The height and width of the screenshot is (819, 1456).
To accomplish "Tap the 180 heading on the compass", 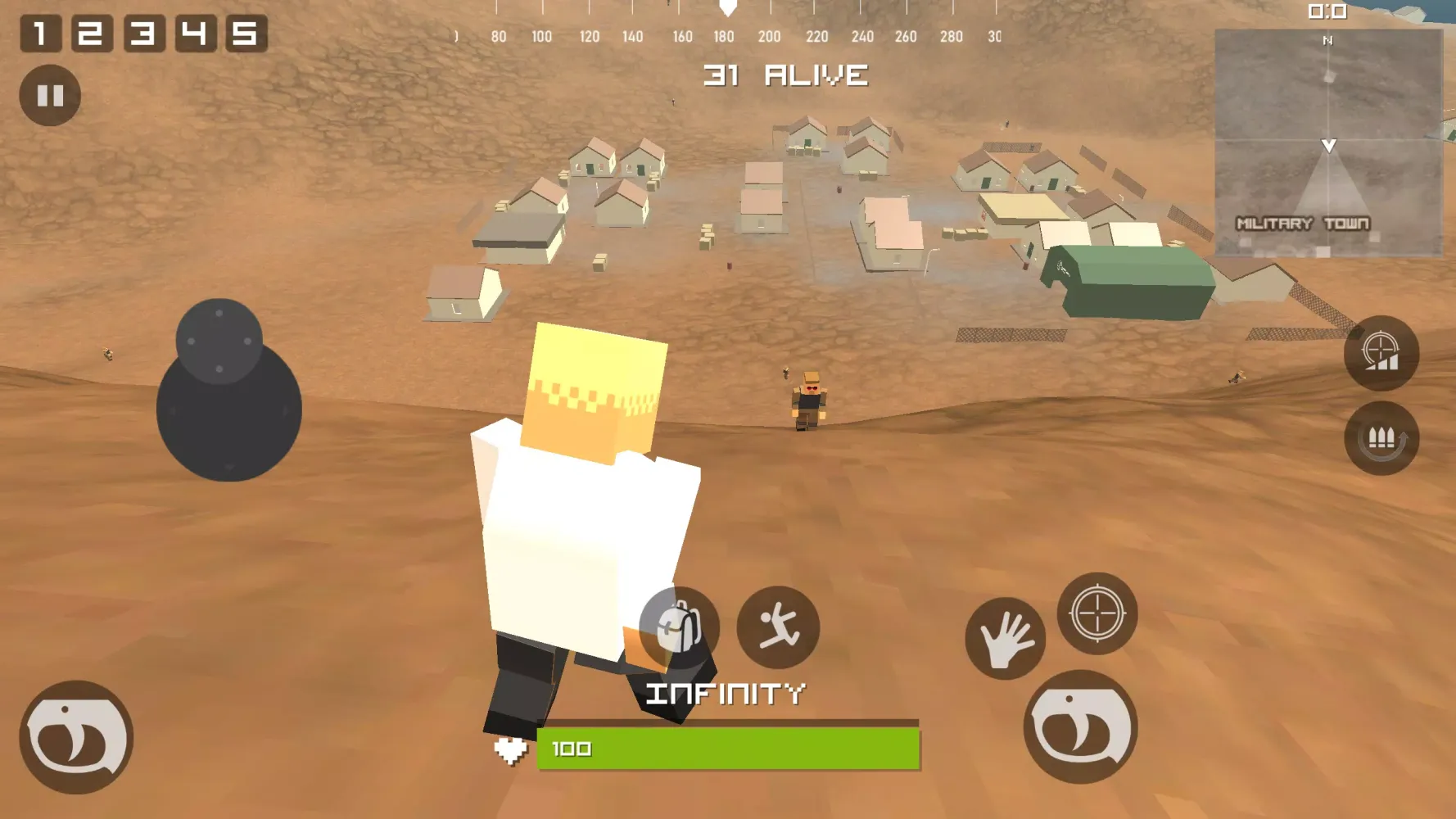I will 724,36.
